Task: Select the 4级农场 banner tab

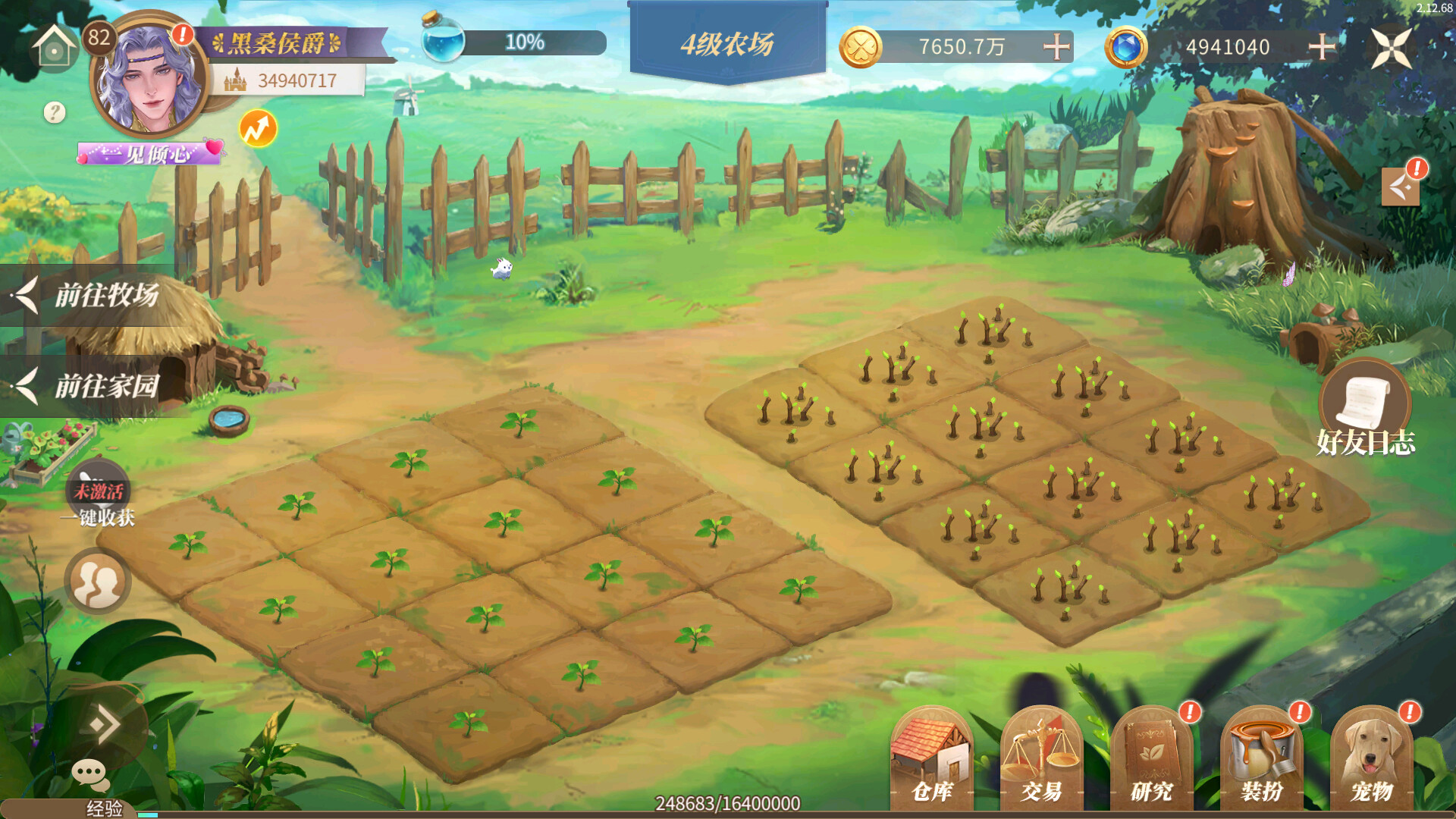Action: pos(726,44)
